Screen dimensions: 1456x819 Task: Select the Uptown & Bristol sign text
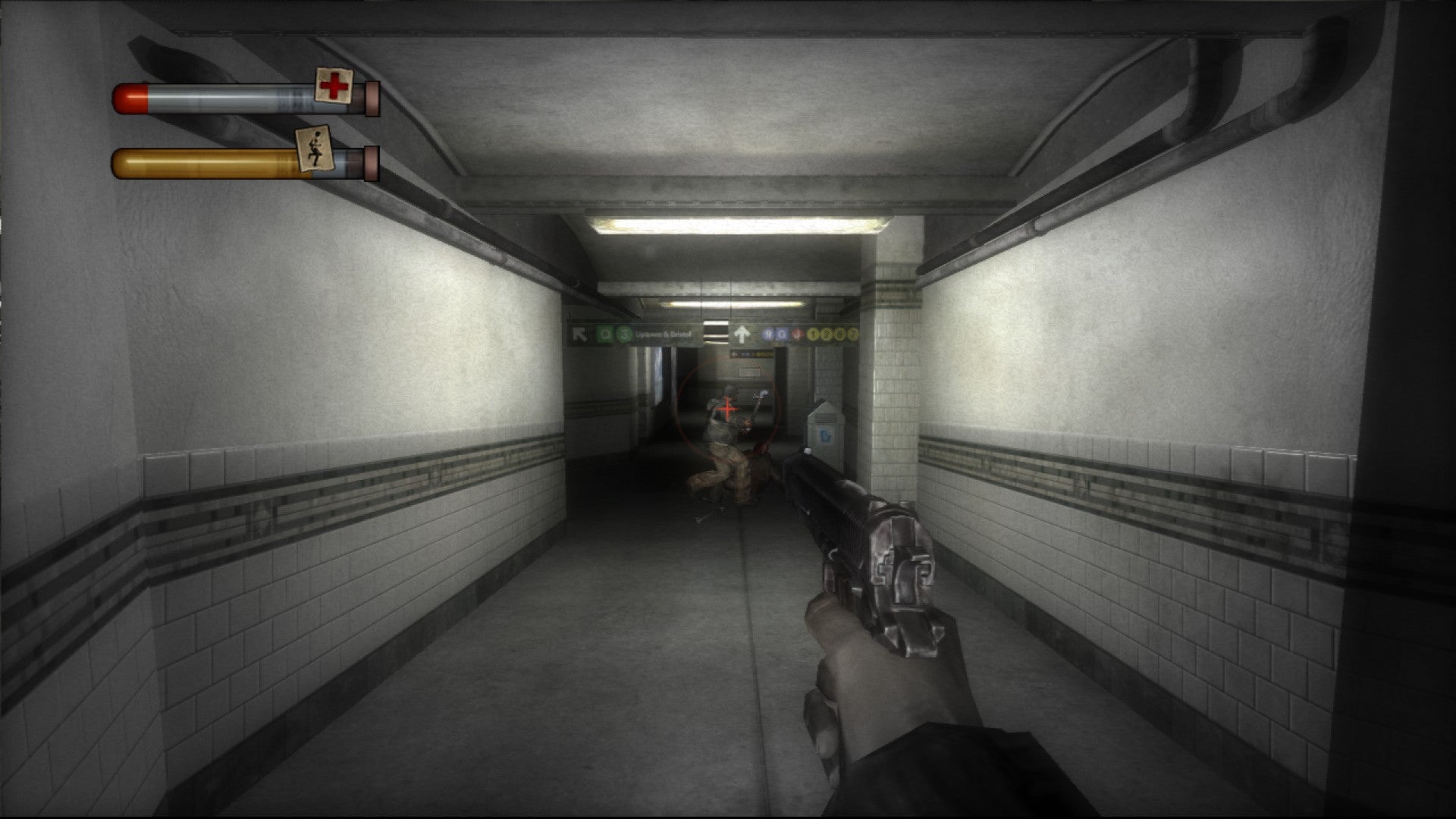(664, 333)
